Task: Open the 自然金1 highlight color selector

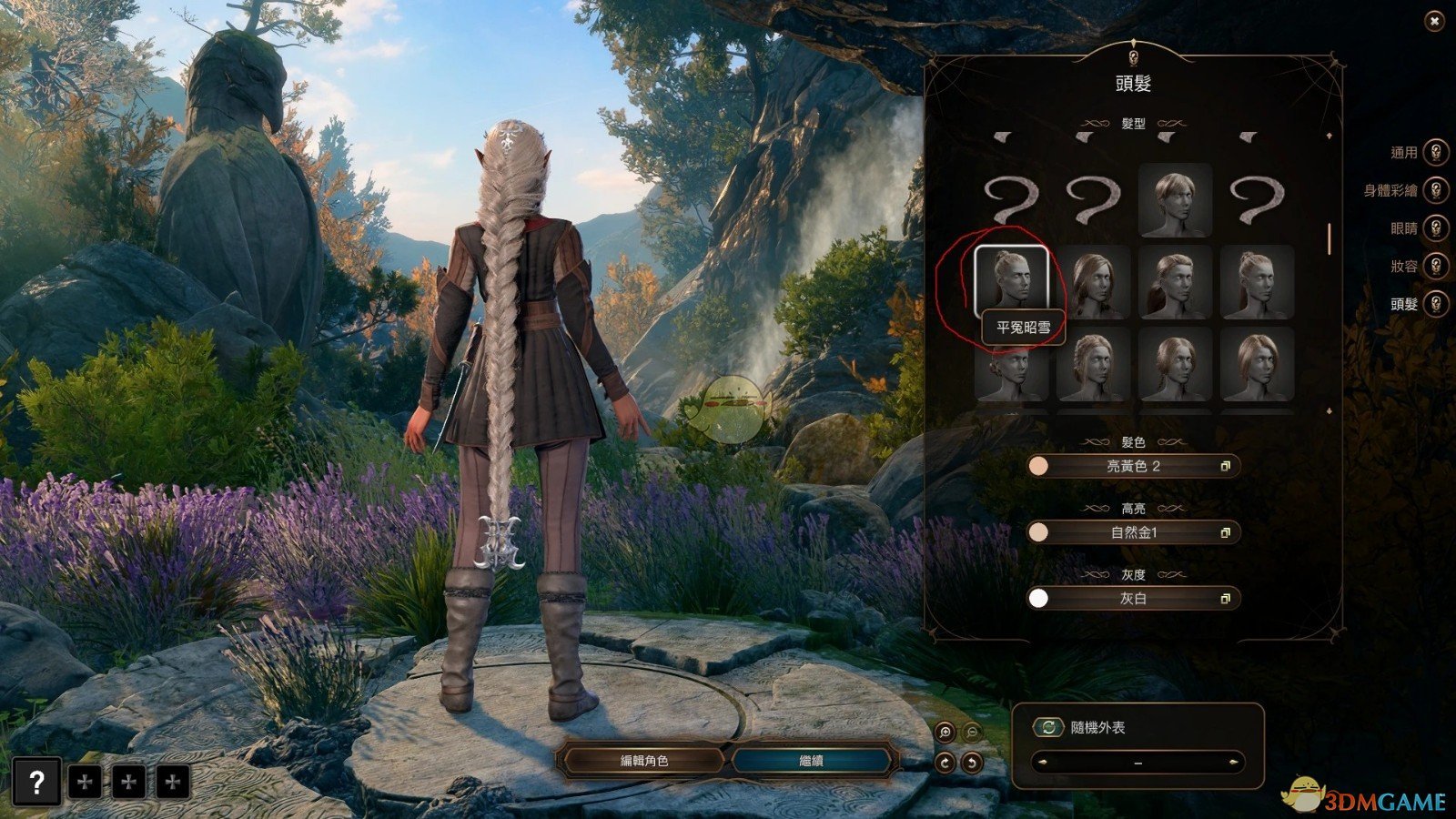Action: click(1137, 532)
